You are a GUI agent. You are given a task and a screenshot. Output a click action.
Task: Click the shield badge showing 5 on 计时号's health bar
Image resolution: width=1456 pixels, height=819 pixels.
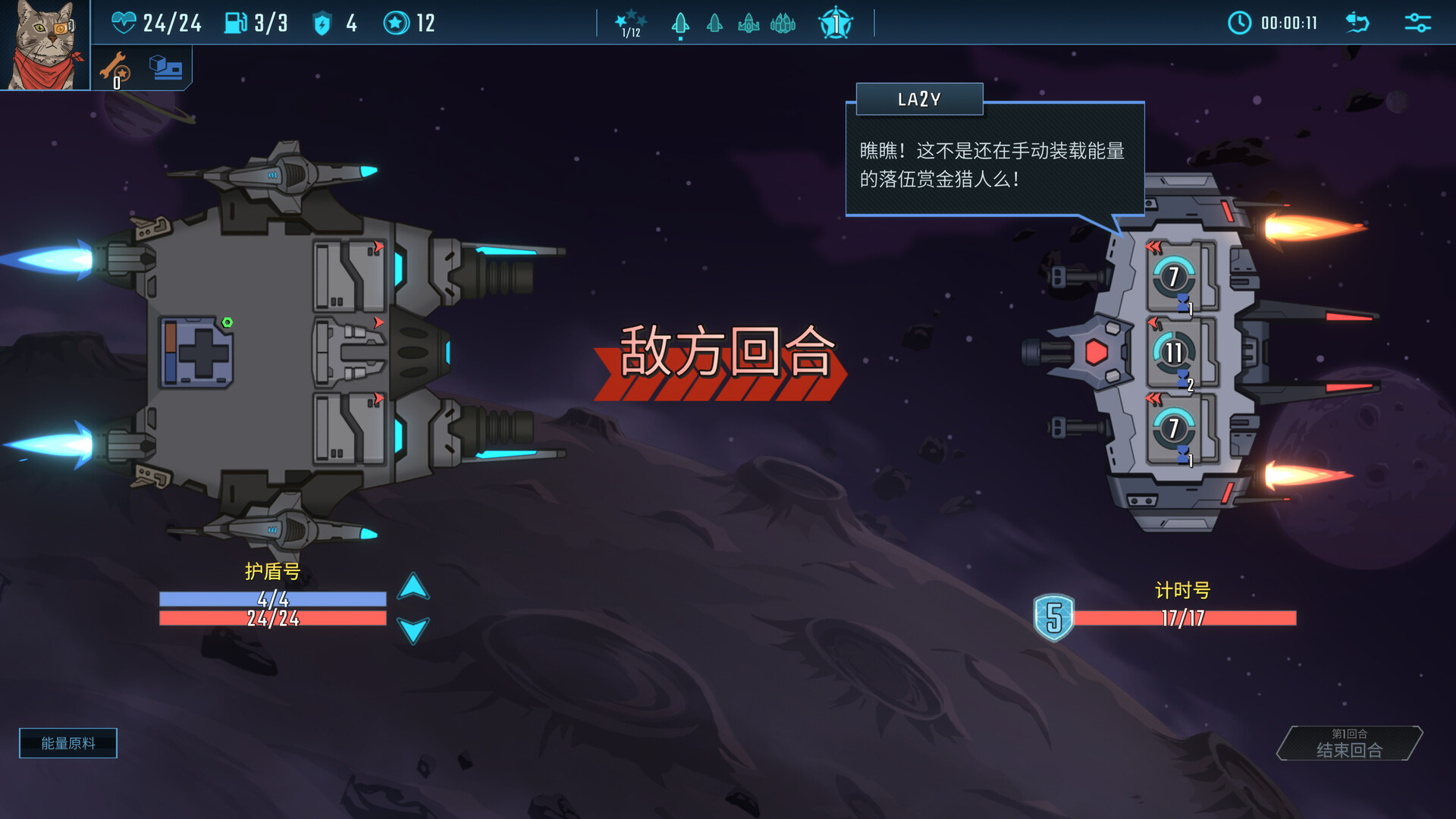(x=1054, y=617)
